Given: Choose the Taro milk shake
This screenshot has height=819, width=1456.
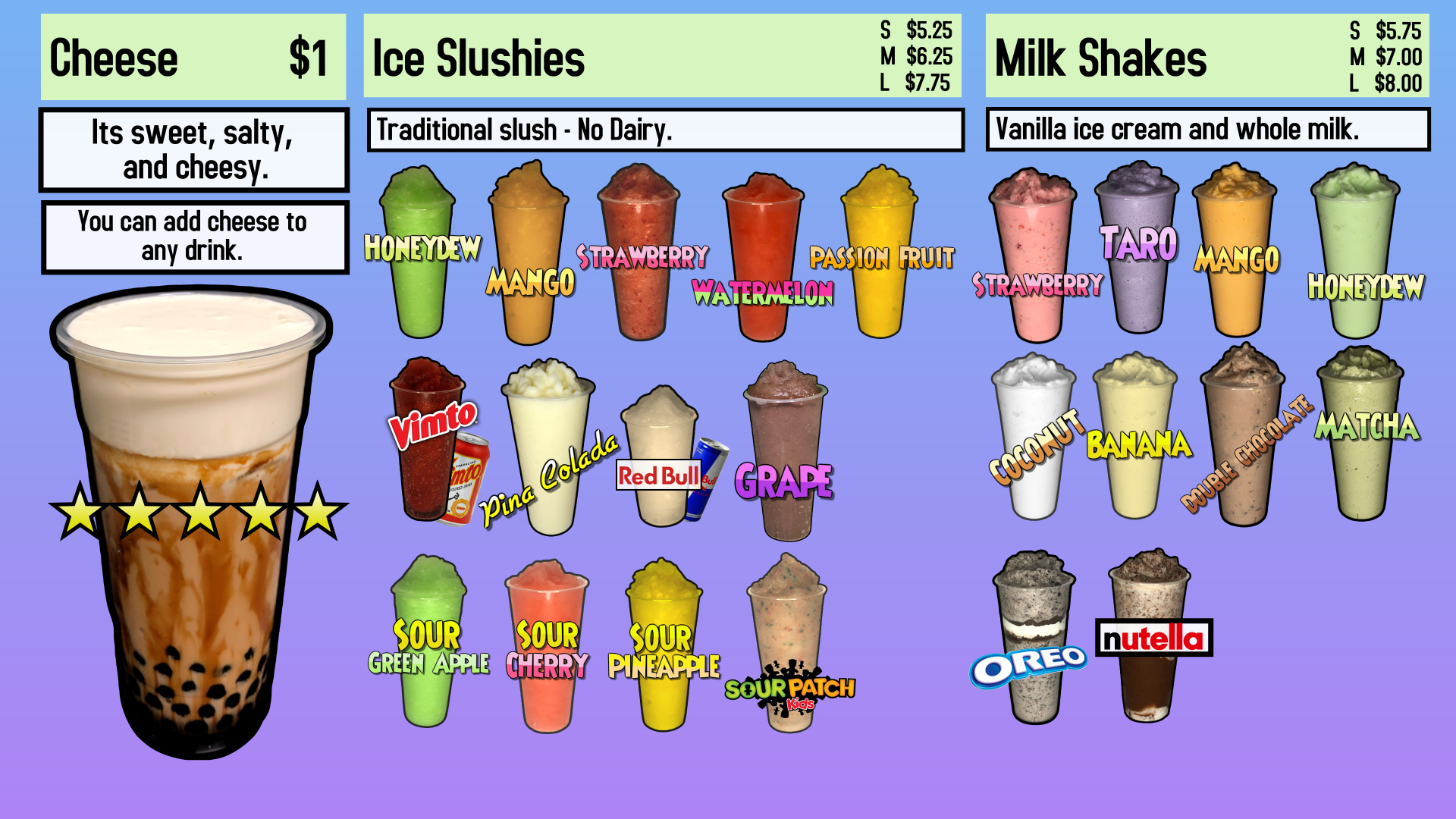Looking at the screenshot, I should [1137, 246].
